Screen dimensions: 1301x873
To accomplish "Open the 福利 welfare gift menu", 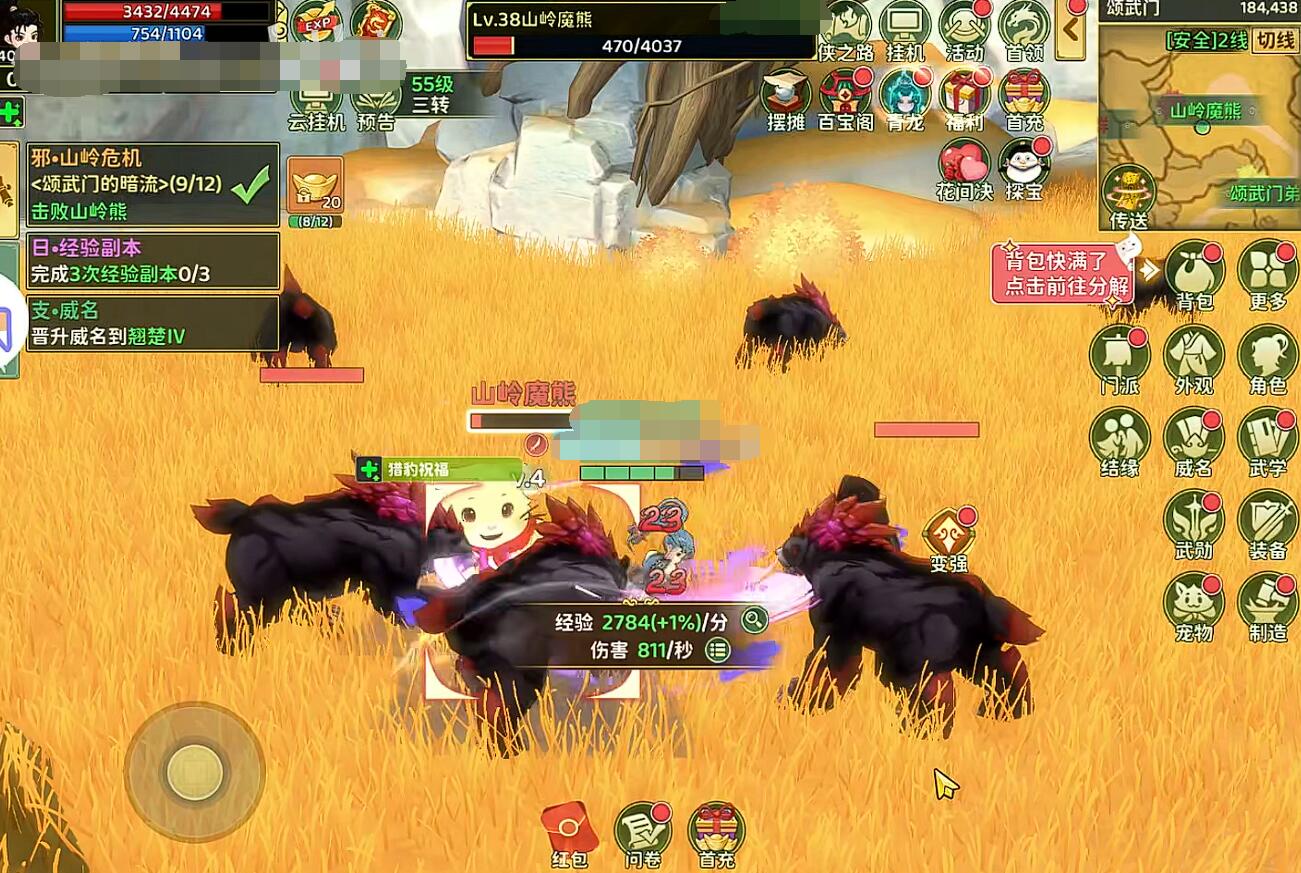I will click(964, 98).
